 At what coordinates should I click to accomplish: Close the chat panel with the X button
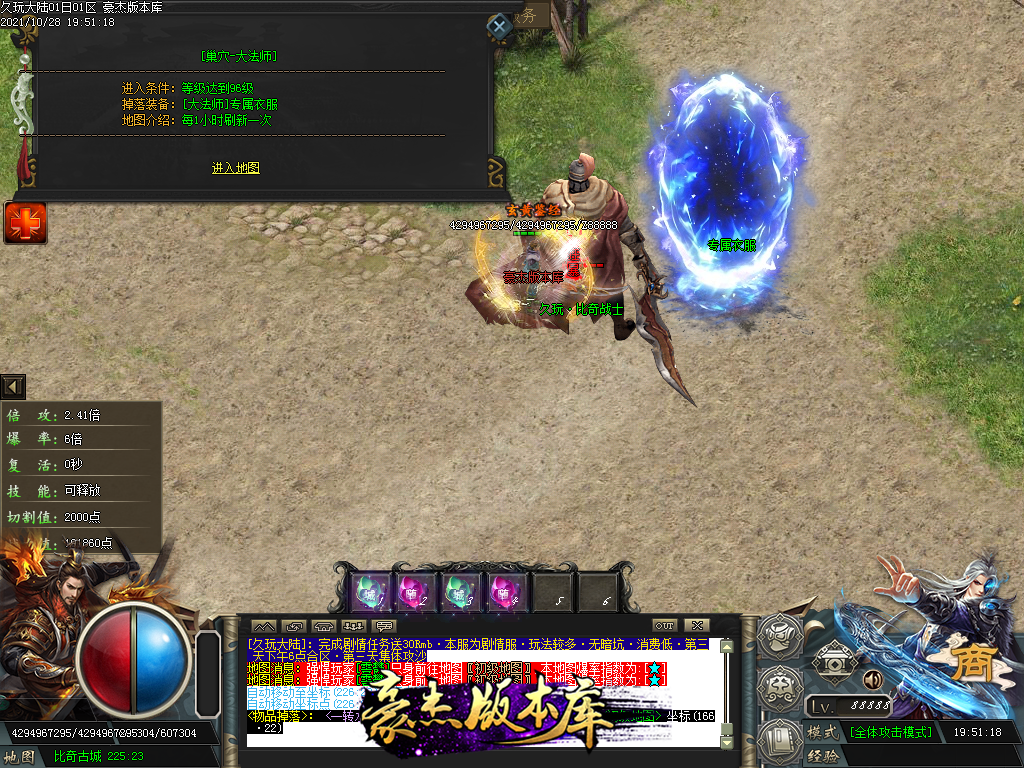point(698,626)
